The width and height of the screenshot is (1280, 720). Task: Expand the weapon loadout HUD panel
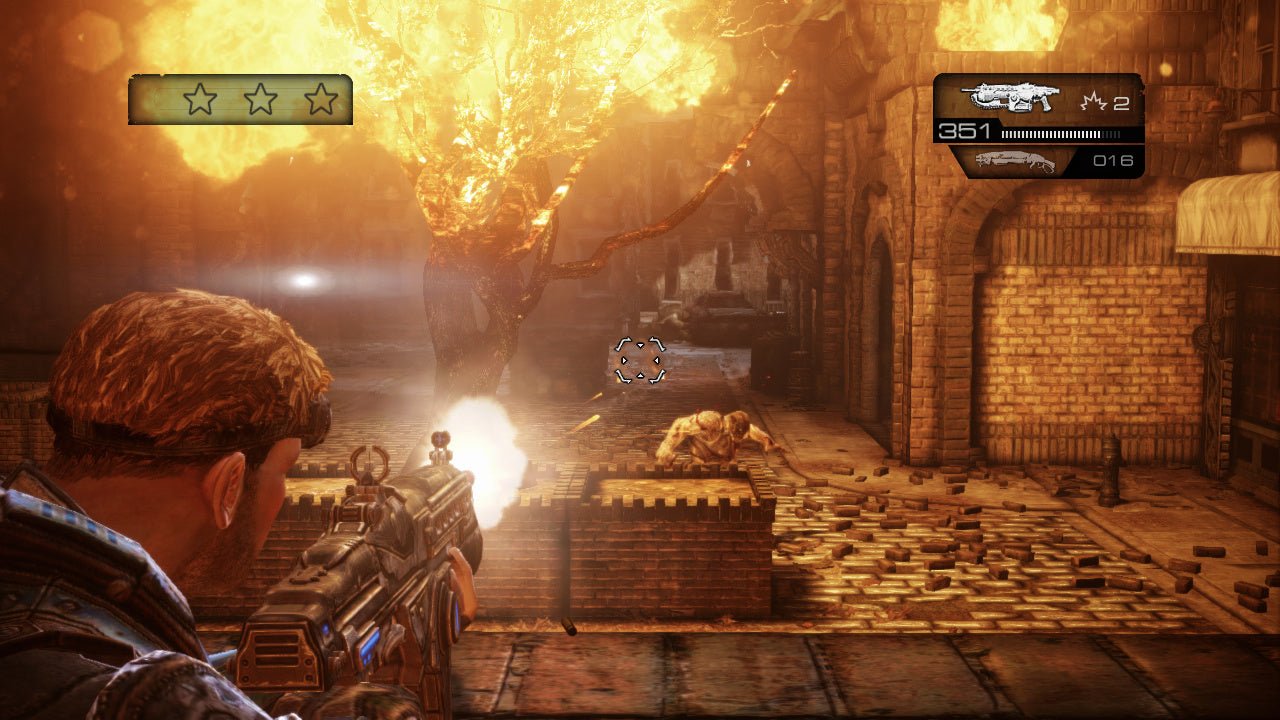click(1037, 125)
